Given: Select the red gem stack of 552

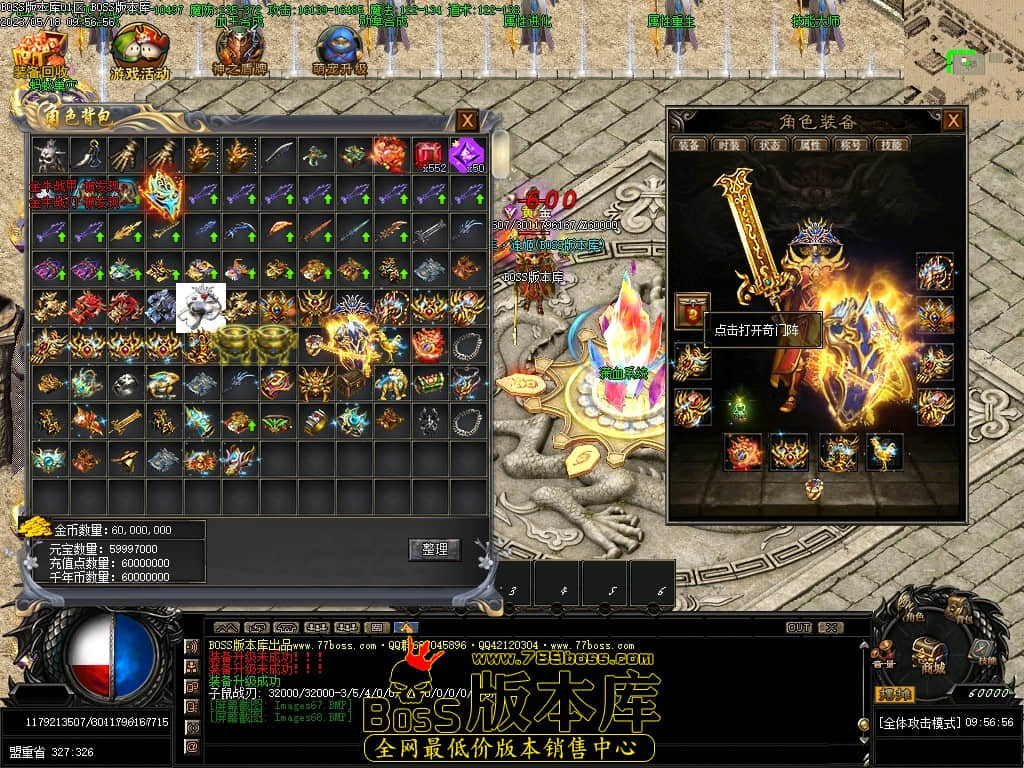Looking at the screenshot, I should 430,155.
